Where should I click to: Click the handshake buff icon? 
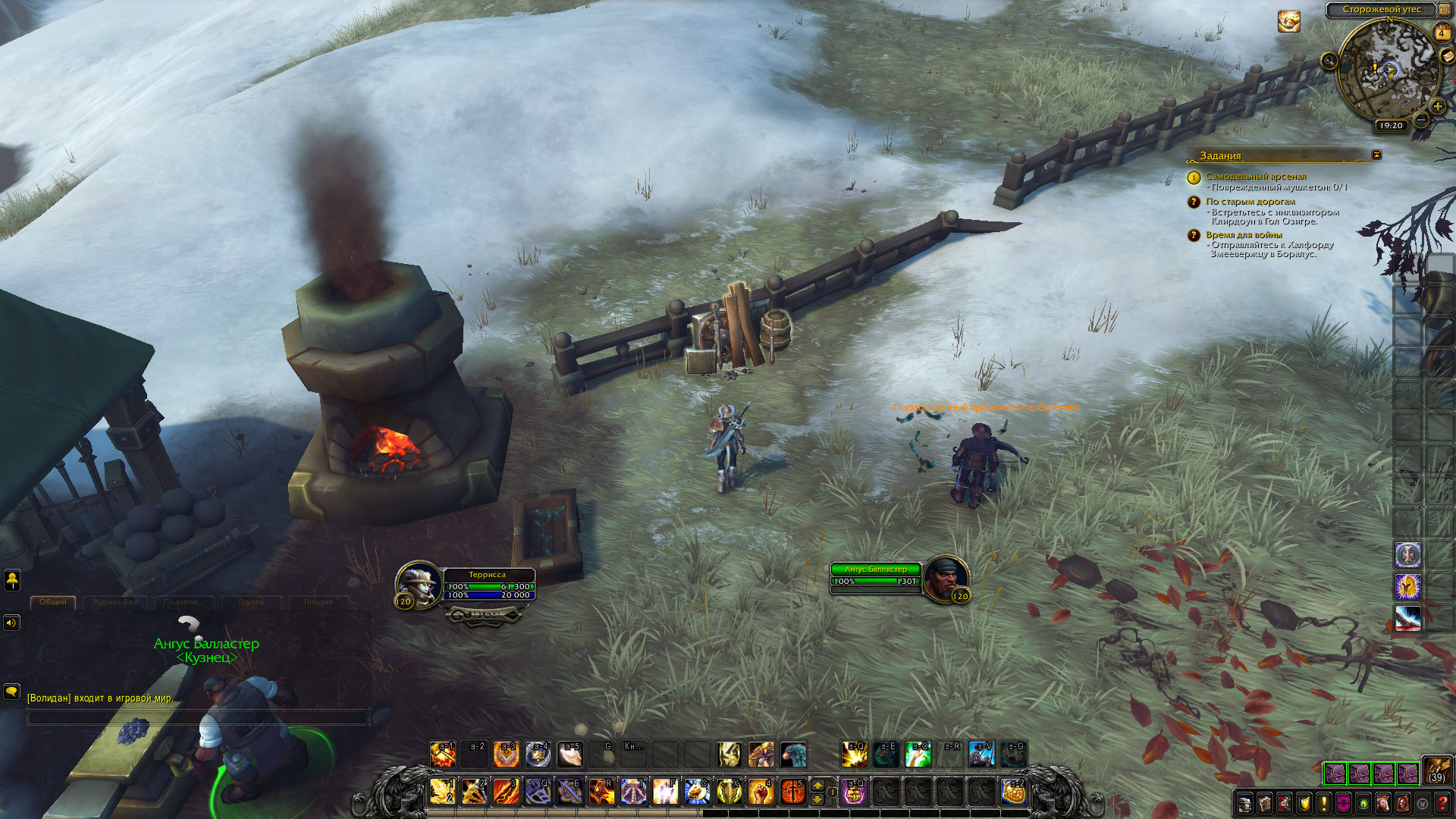click(1288, 21)
